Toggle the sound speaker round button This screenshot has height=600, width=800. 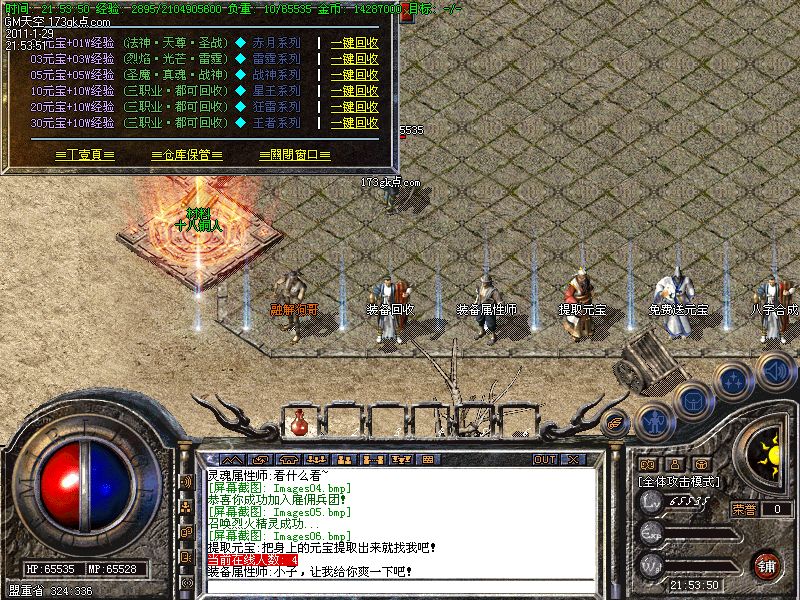point(775,370)
